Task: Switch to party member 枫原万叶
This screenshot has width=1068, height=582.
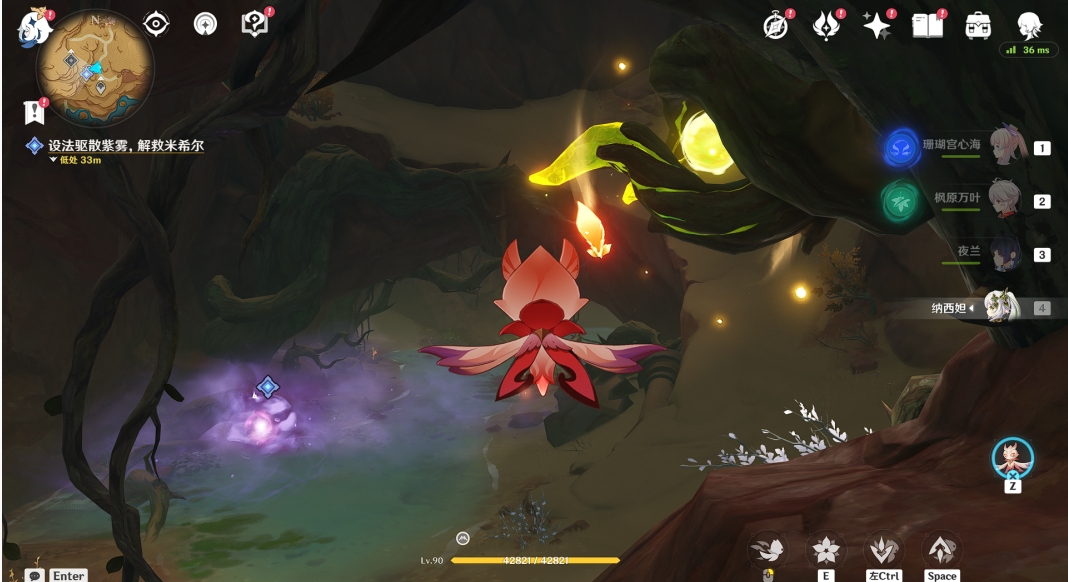Action: point(1004,200)
